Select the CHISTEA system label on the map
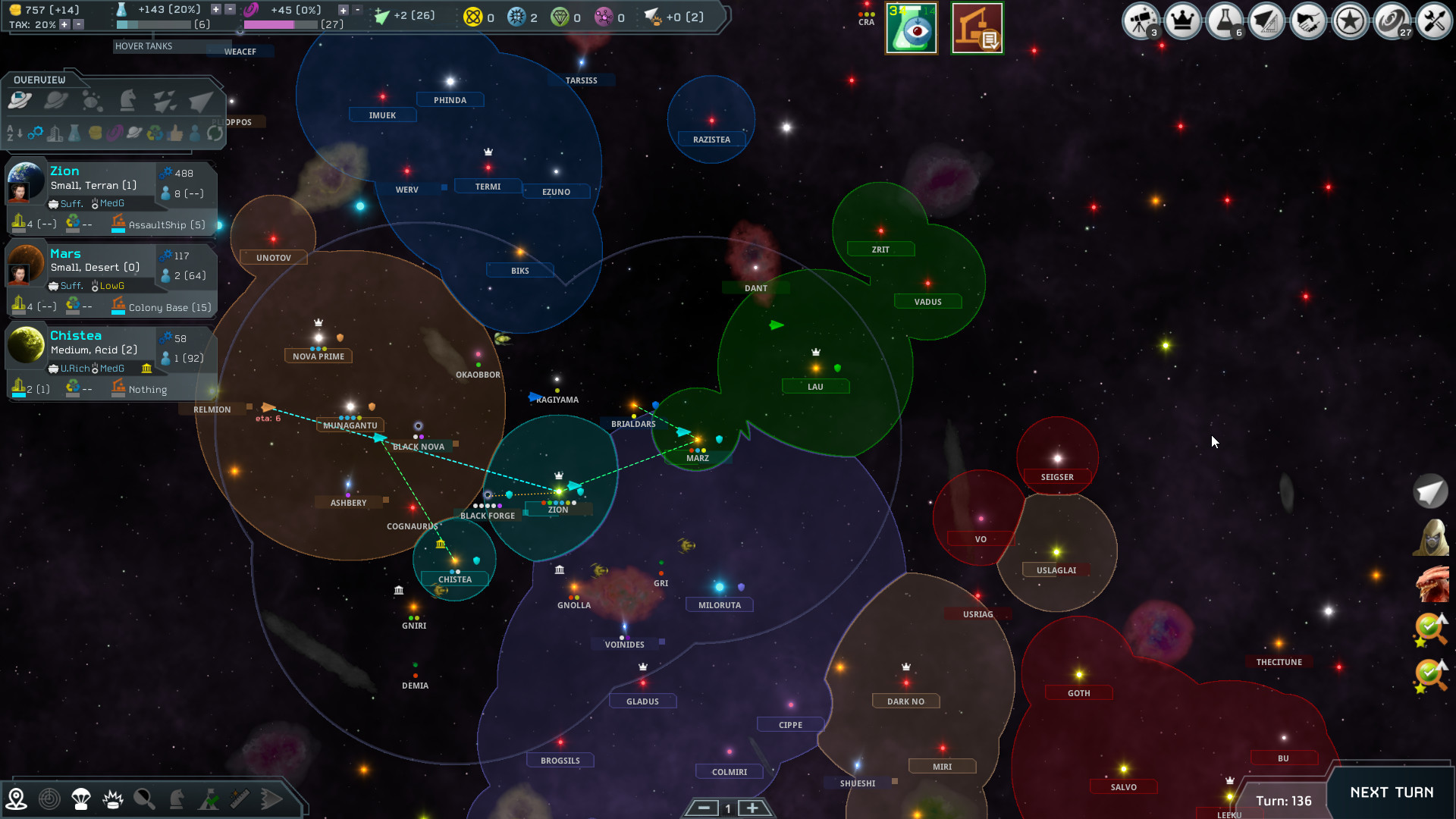The height and width of the screenshot is (819, 1456). coord(455,579)
